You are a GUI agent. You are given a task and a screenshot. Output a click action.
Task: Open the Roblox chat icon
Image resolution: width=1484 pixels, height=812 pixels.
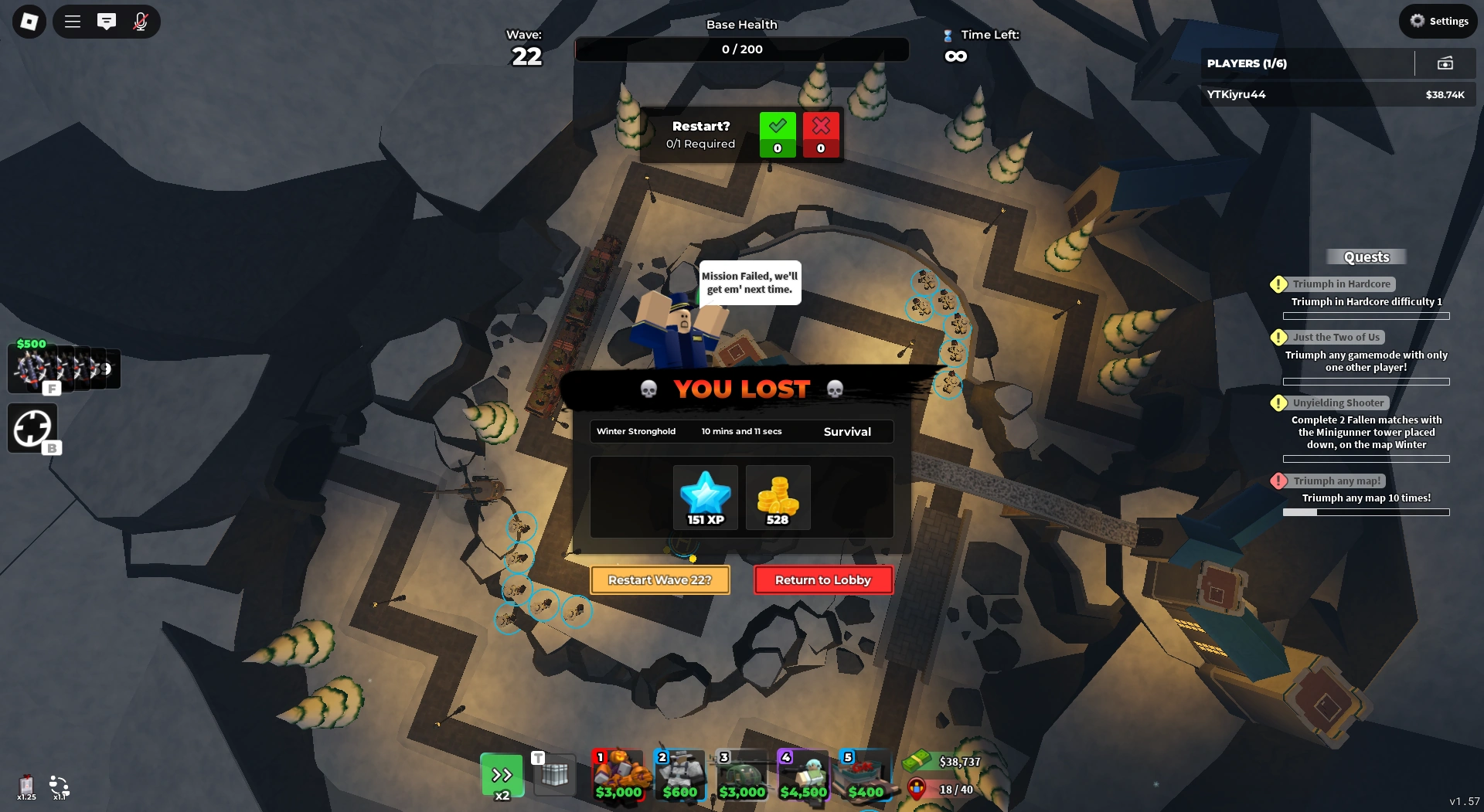[x=107, y=22]
